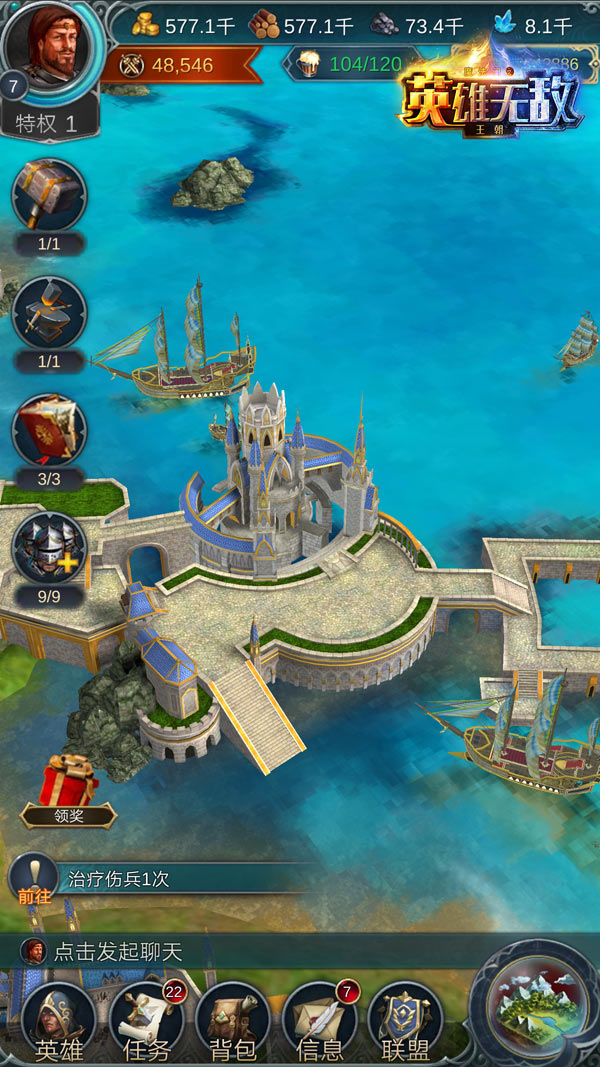Tap the 特权 1 privilege badge

[52, 124]
